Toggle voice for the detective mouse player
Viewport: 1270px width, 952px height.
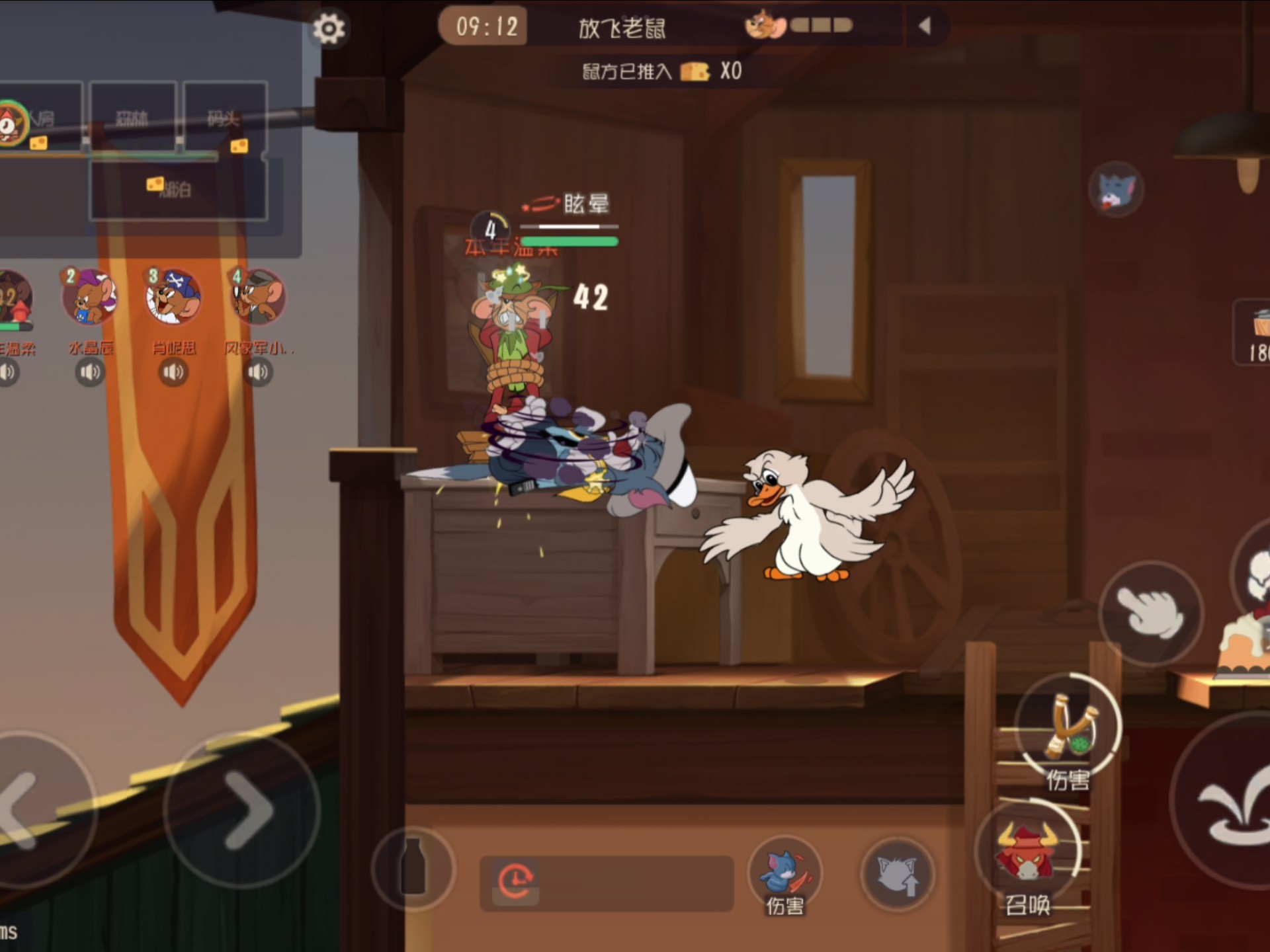tap(258, 373)
